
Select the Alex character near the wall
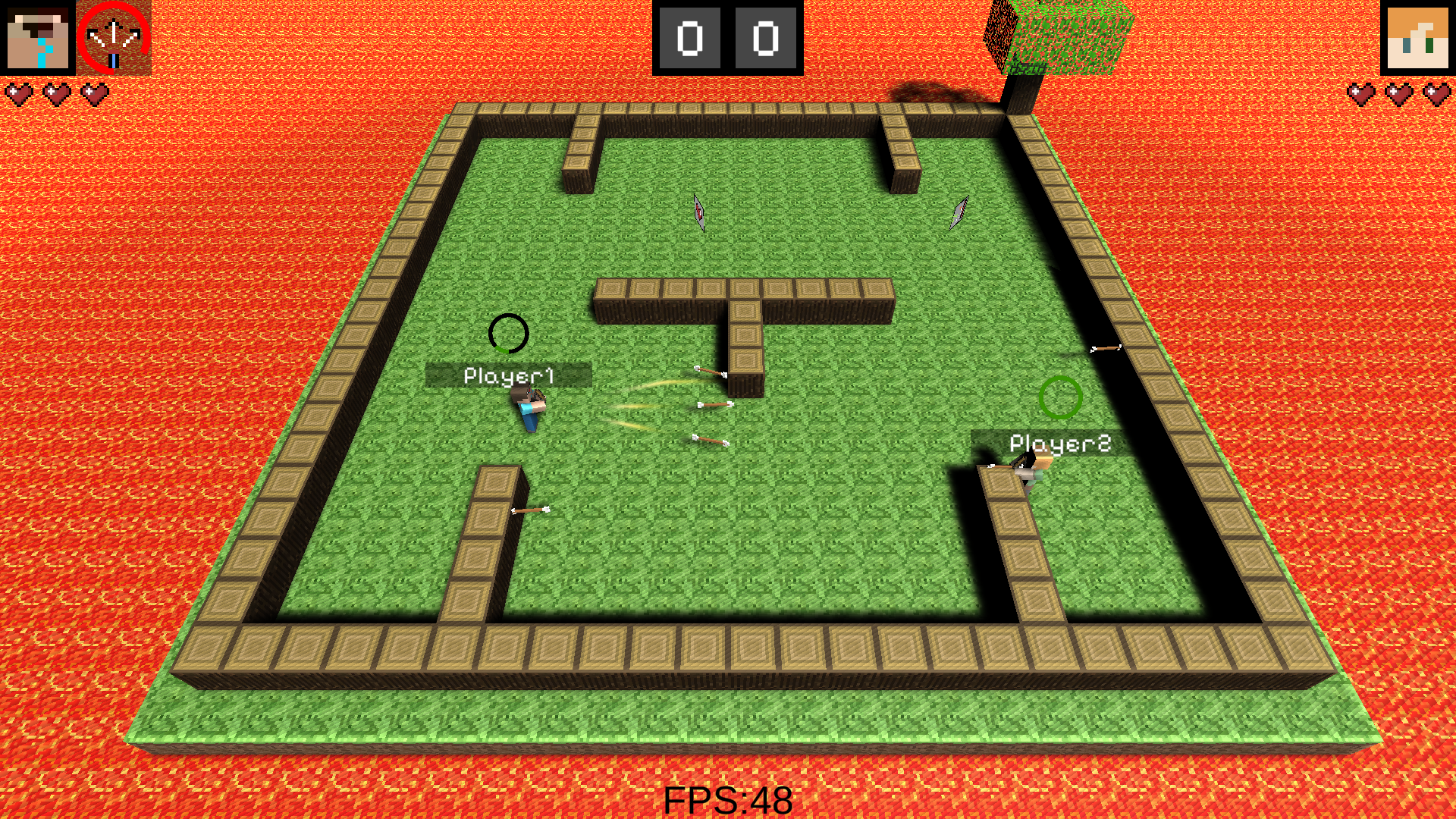coord(1031,466)
